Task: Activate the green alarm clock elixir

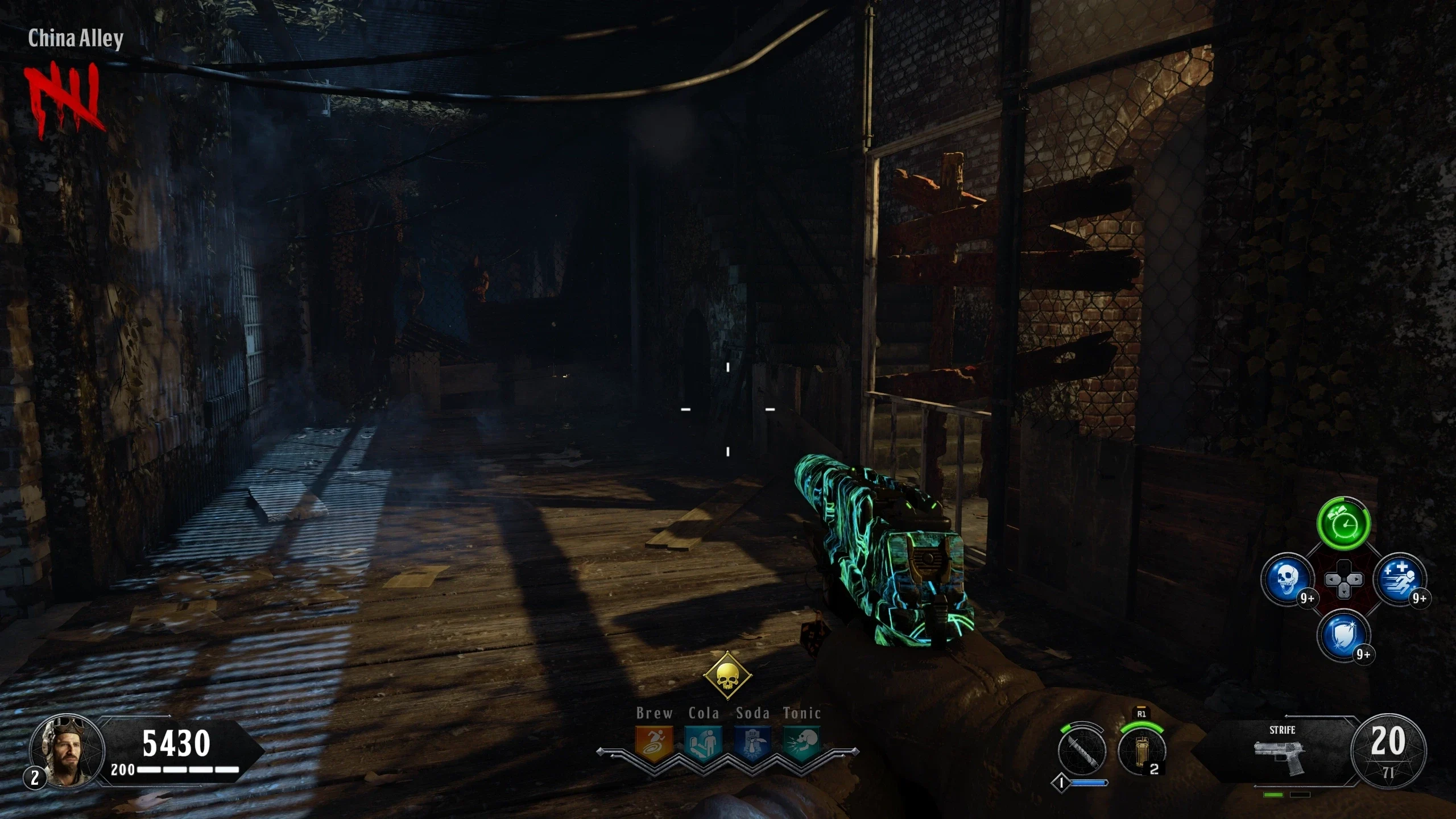Action: [1343, 523]
